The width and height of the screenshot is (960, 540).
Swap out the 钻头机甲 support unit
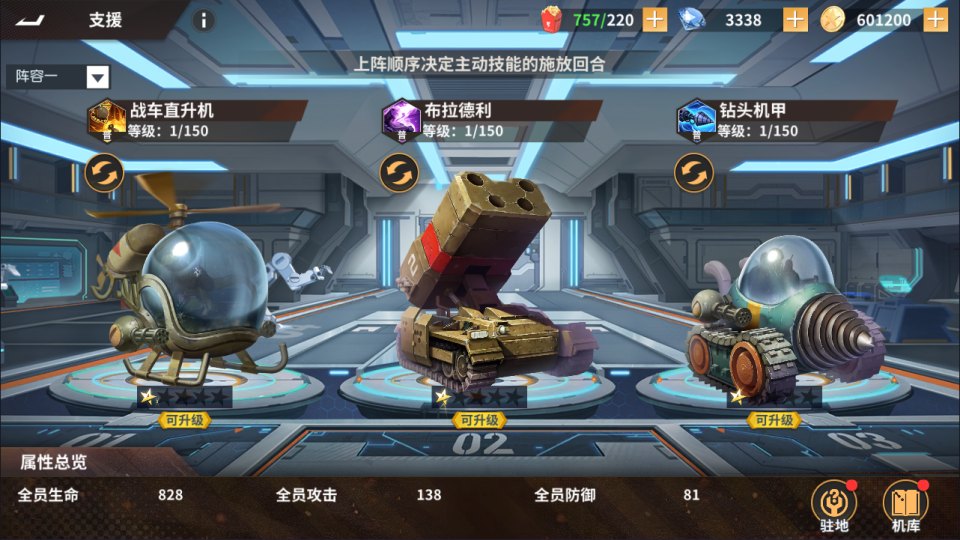pos(693,173)
